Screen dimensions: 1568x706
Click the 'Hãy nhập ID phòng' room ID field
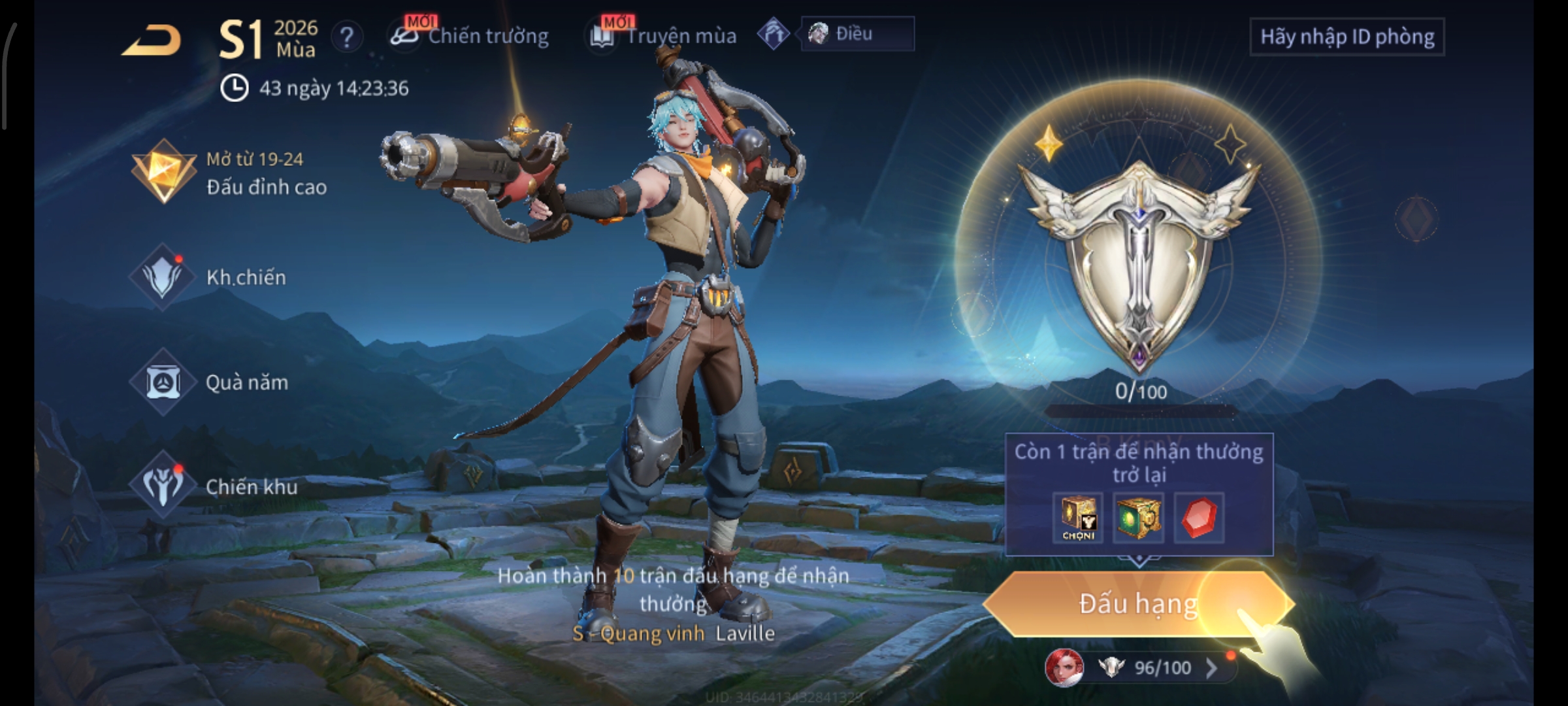(x=1347, y=37)
